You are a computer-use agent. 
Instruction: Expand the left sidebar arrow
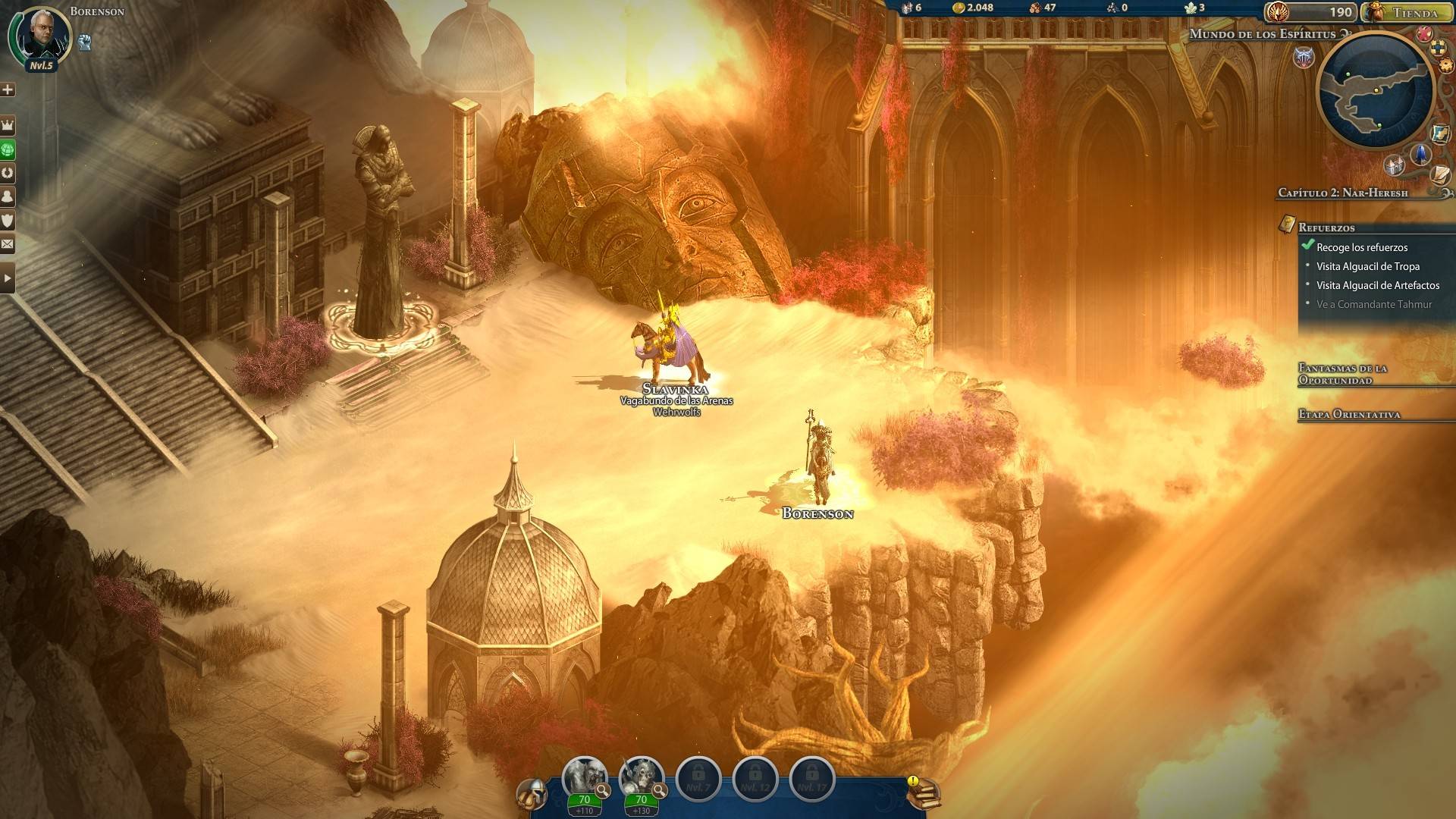pos(8,278)
